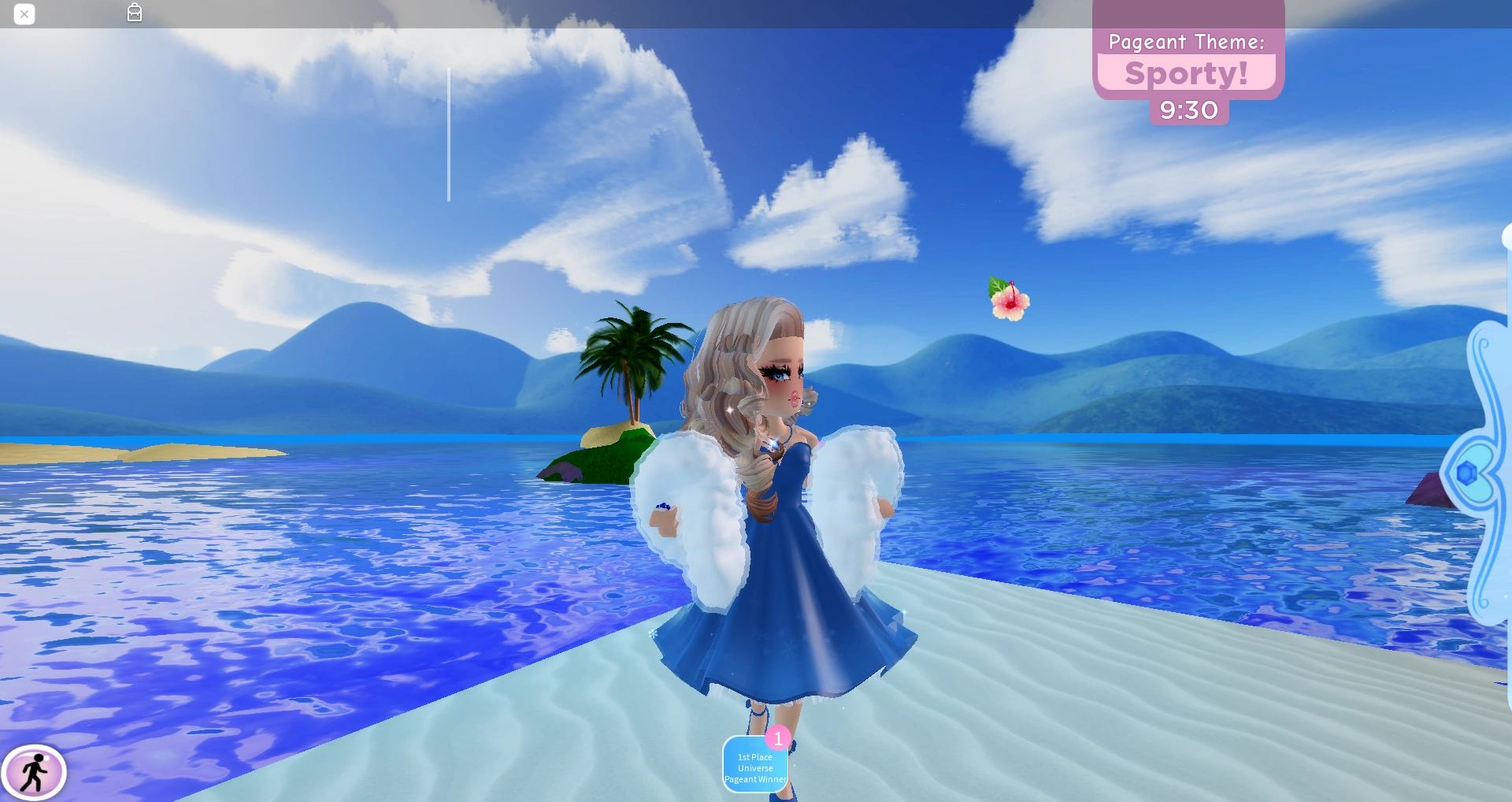Screen dimensions: 1512x802
Task: Toggle between walking and running speed
Action: coord(36,773)
